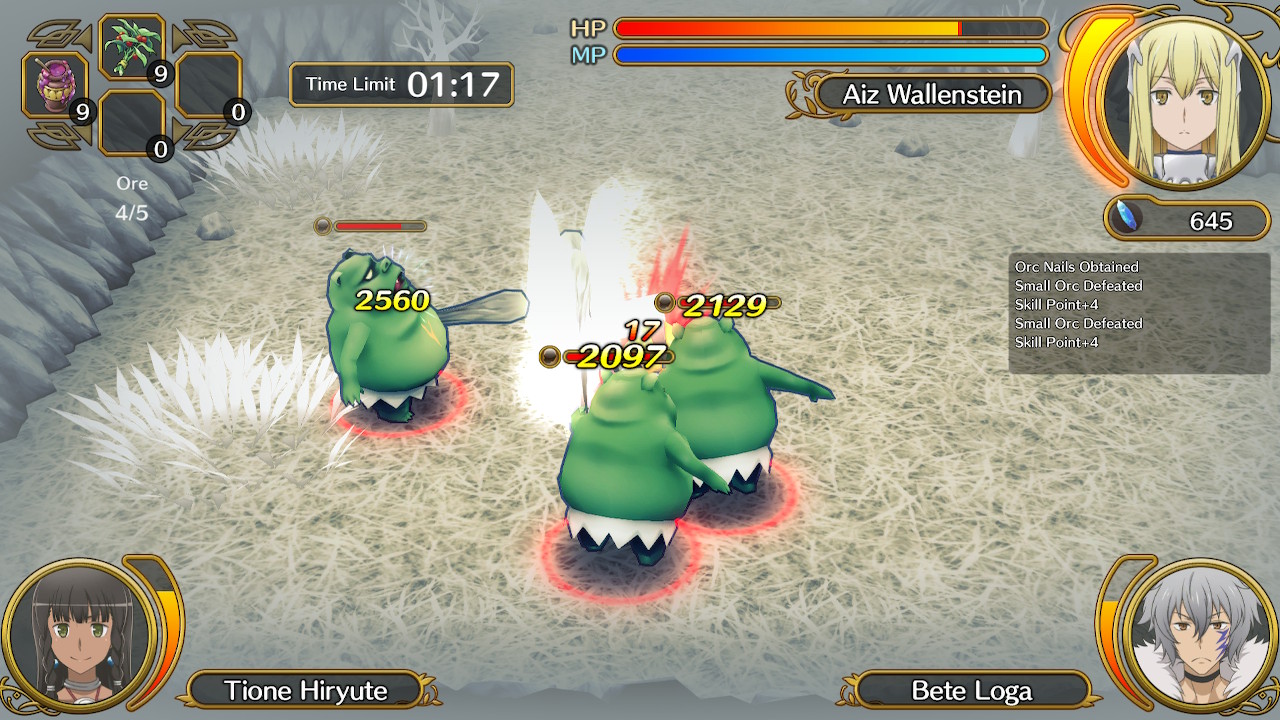
Task: Open the battle log message panel
Action: pos(1138,313)
